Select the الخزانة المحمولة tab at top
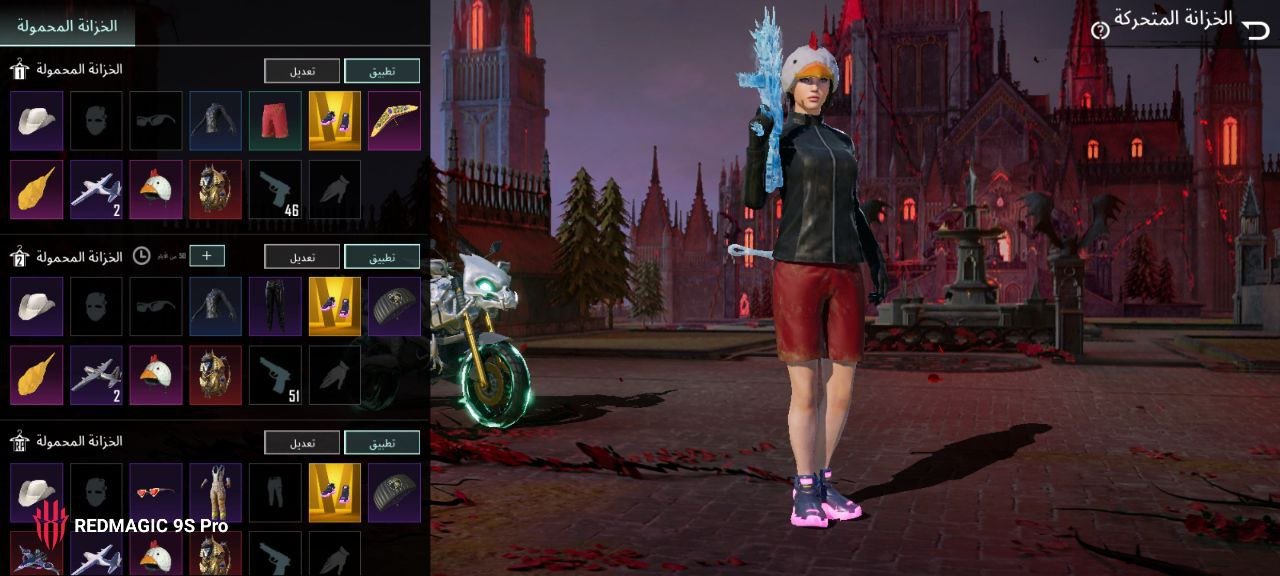This screenshot has height=576, width=1280. click(68, 26)
